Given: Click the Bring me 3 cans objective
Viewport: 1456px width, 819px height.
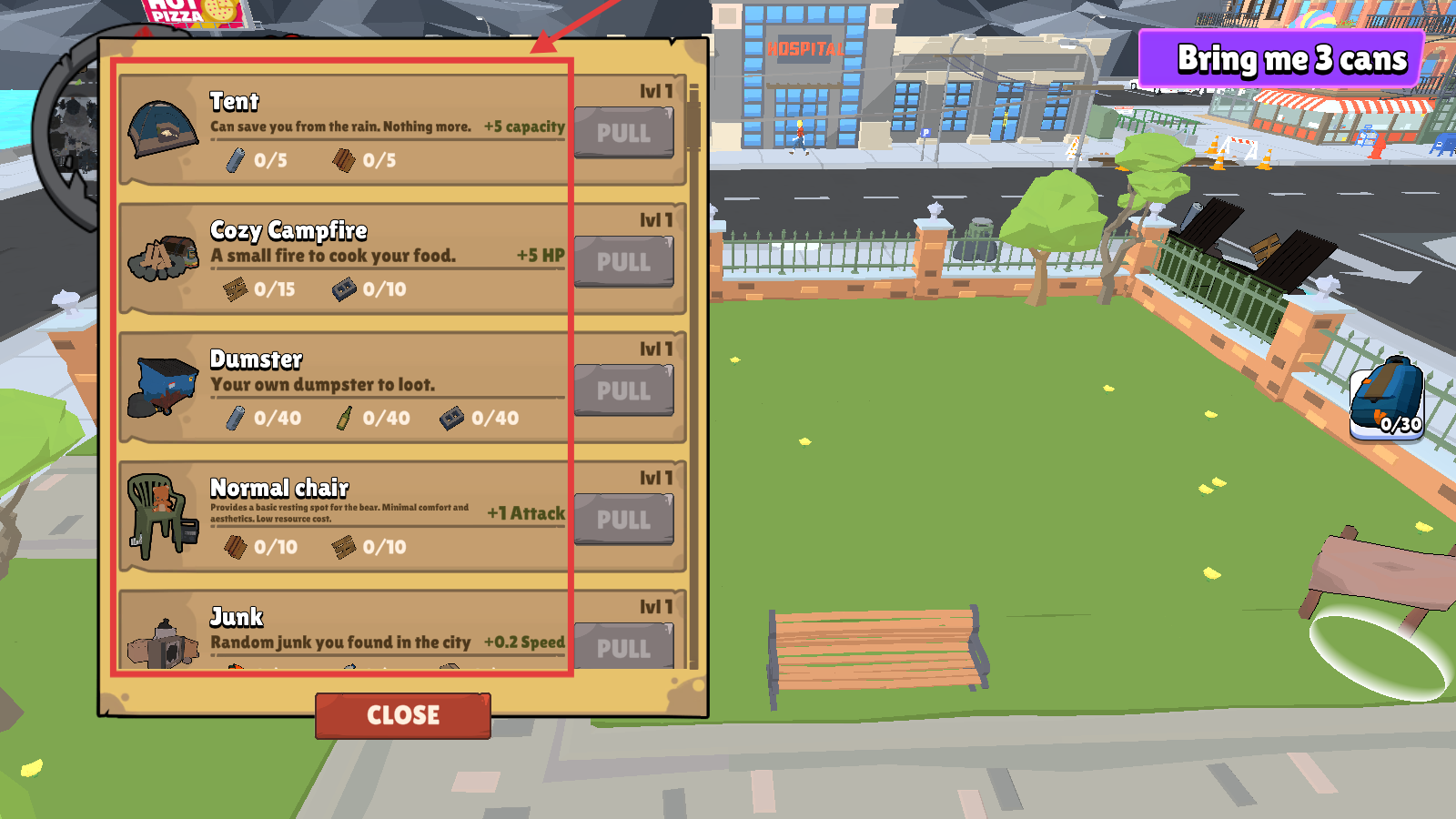Looking at the screenshot, I should coord(1281,59).
